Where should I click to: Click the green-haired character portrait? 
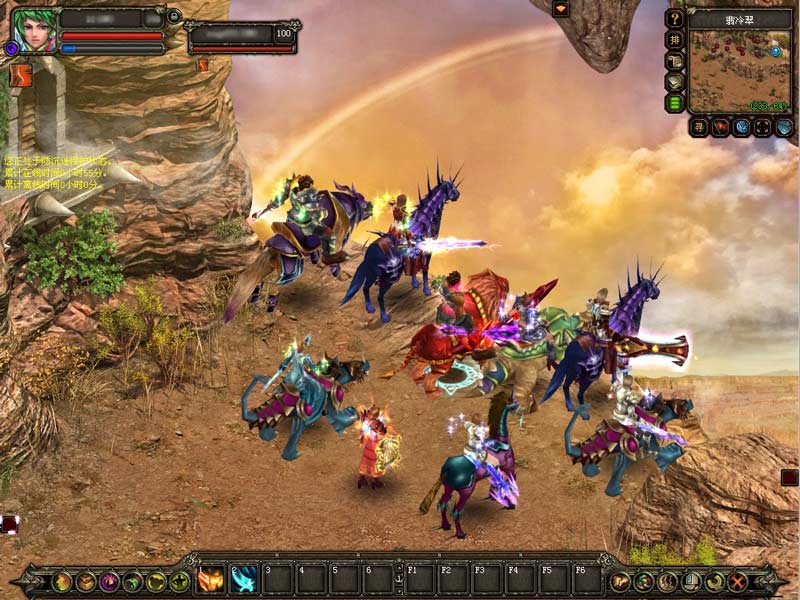pos(33,29)
